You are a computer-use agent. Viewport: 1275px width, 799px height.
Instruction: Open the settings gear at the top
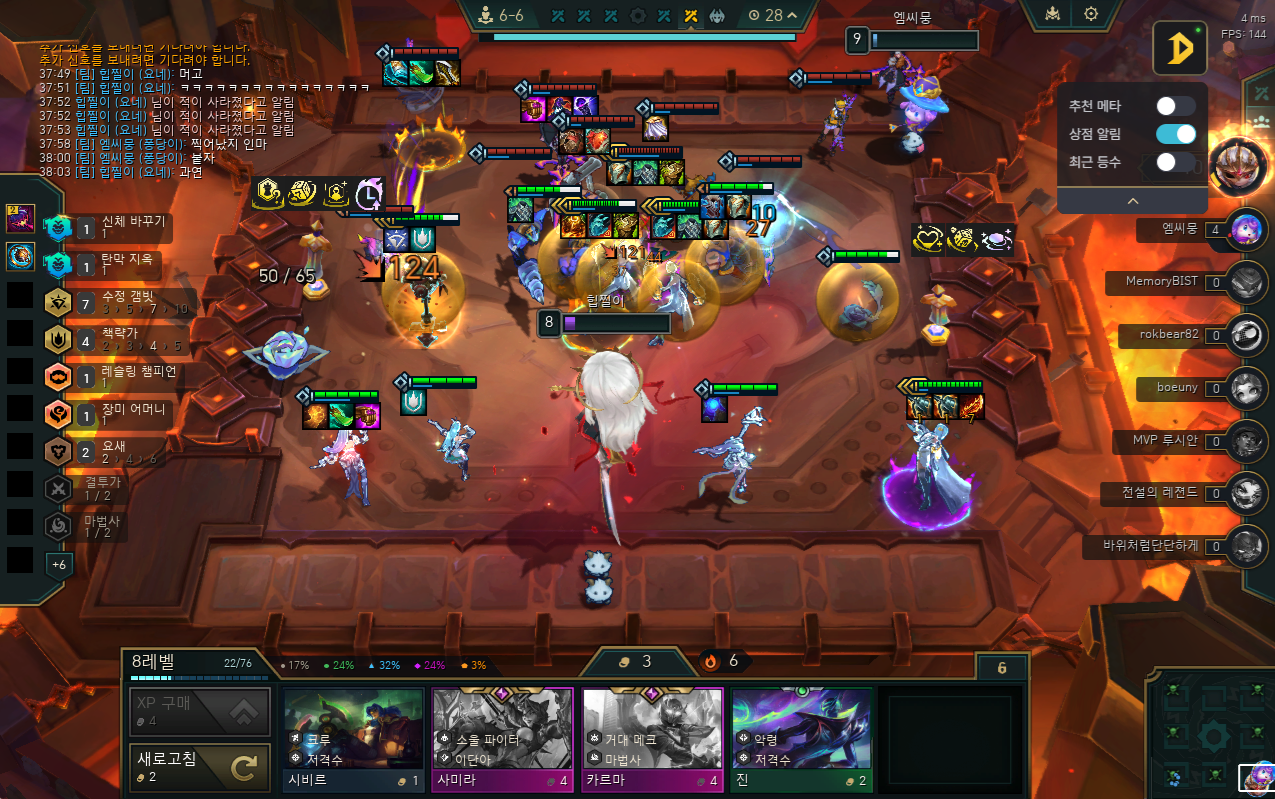click(1091, 14)
